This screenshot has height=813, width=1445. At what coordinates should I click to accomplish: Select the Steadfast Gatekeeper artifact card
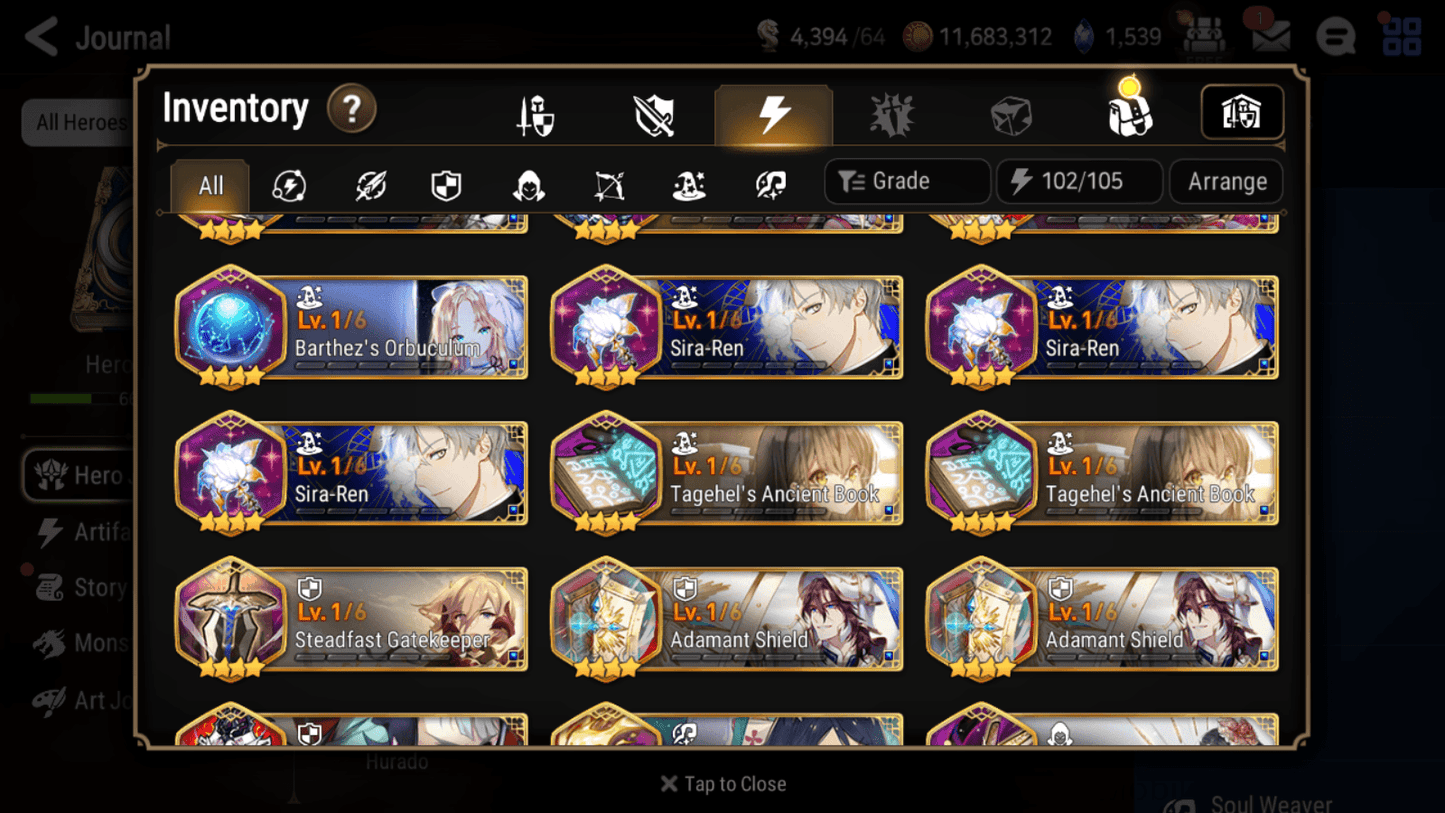pos(351,620)
